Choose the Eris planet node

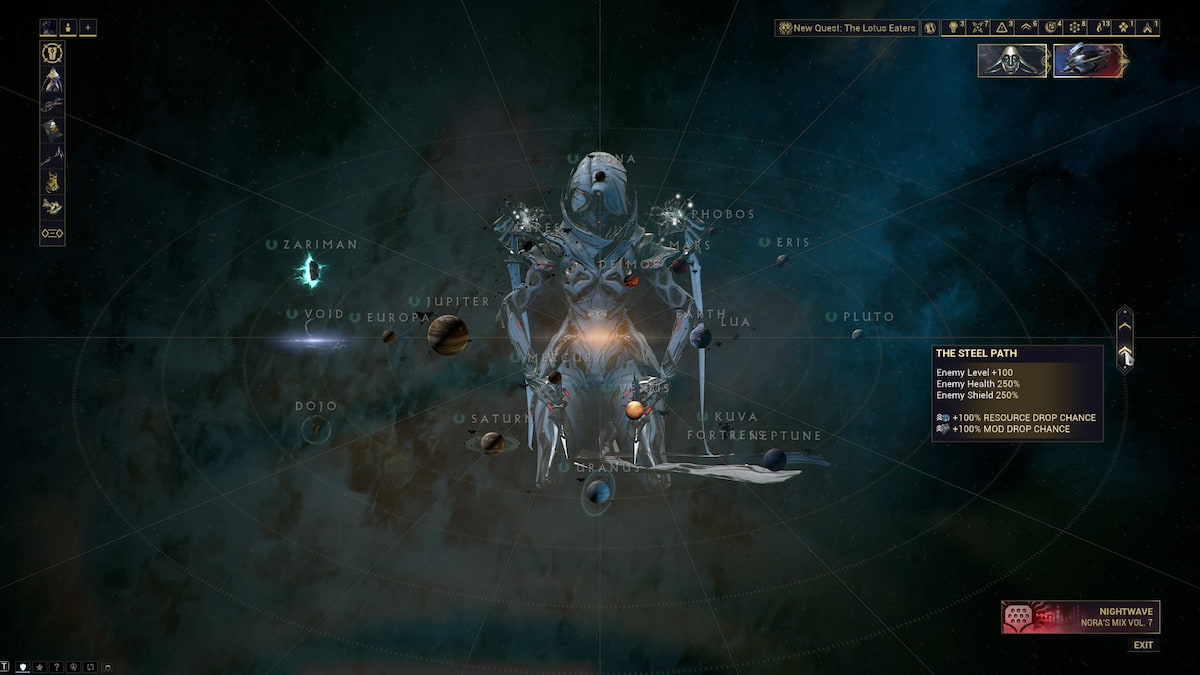pyautogui.click(x=782, y=260)
